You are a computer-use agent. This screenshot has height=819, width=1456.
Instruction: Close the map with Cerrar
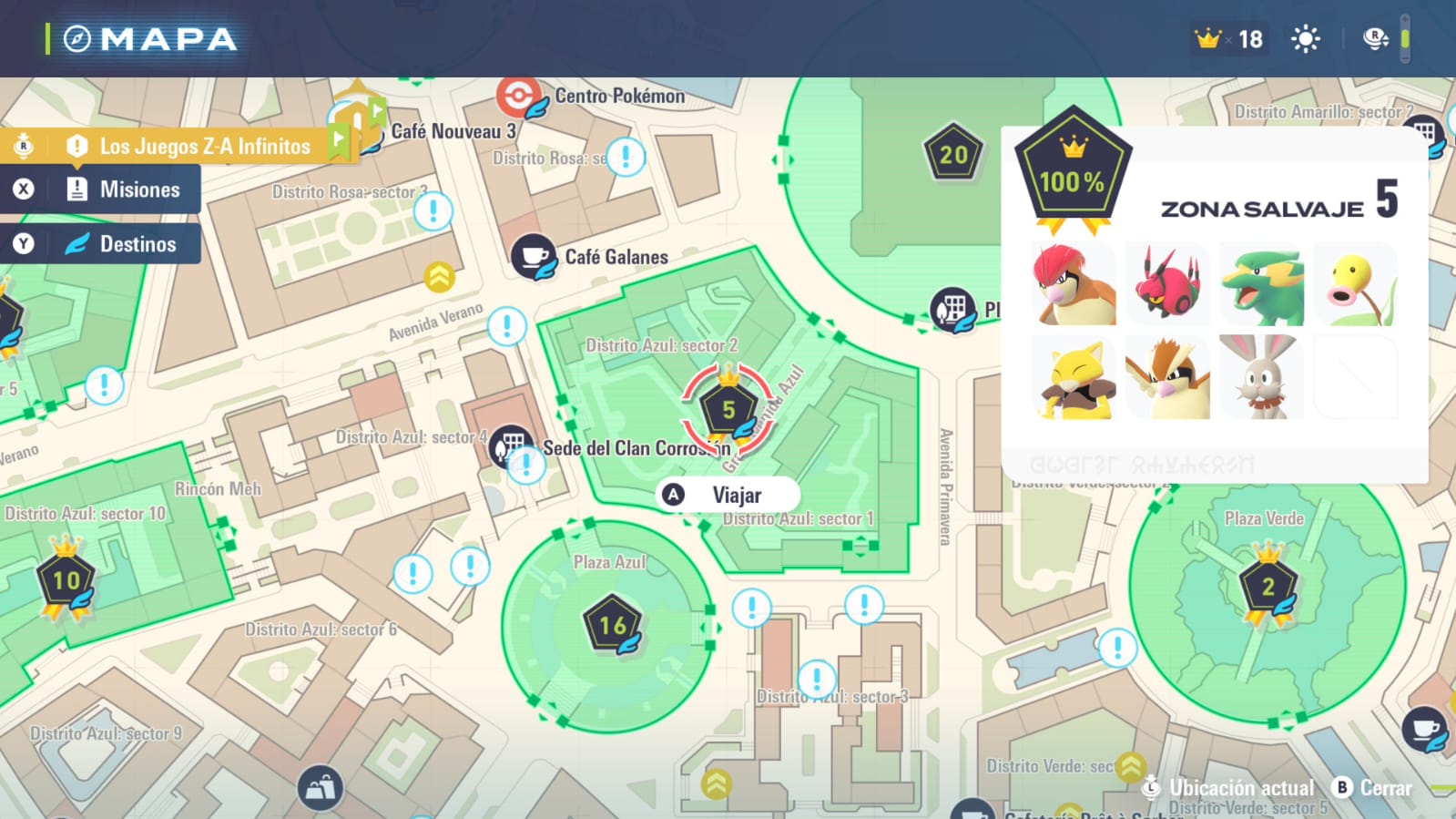point(1373,788)
